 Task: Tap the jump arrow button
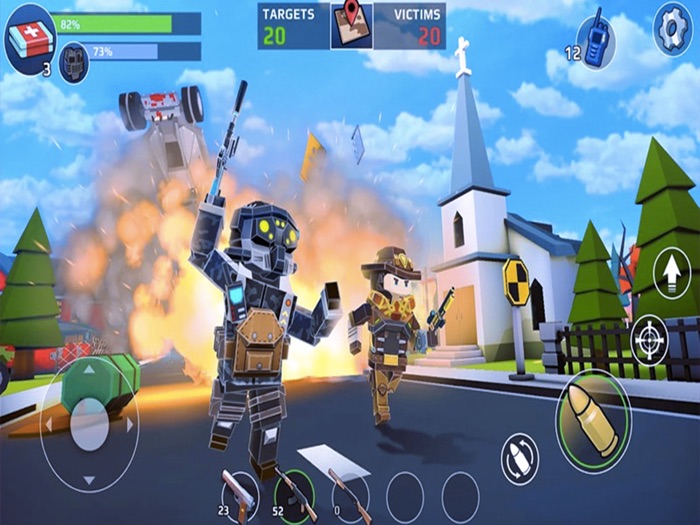coord(671,270)
